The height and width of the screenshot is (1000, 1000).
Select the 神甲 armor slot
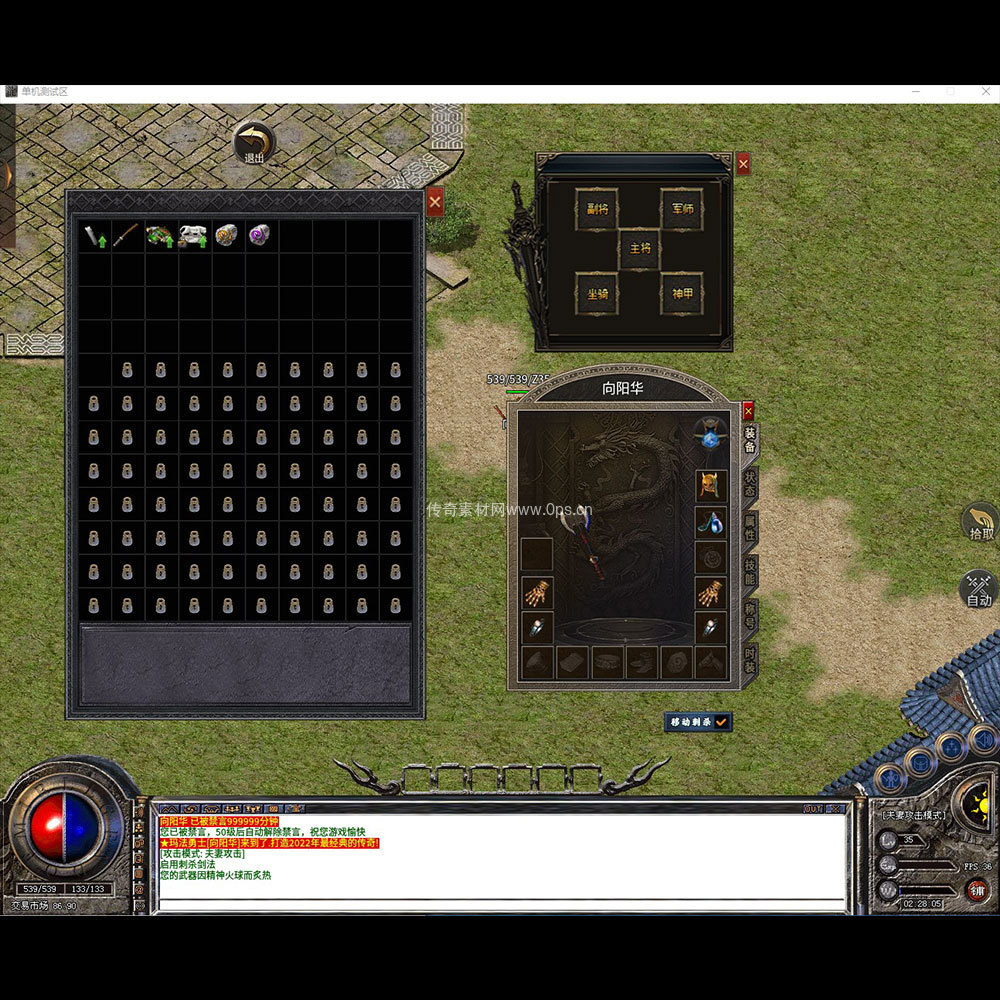tap(681, 293)
